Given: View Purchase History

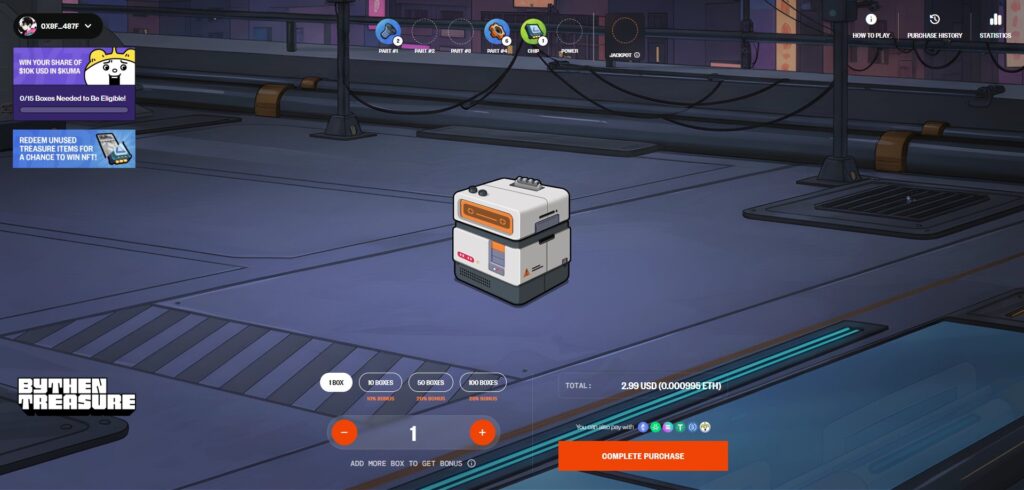Looking at the screenshot, I should coord(934,26).
